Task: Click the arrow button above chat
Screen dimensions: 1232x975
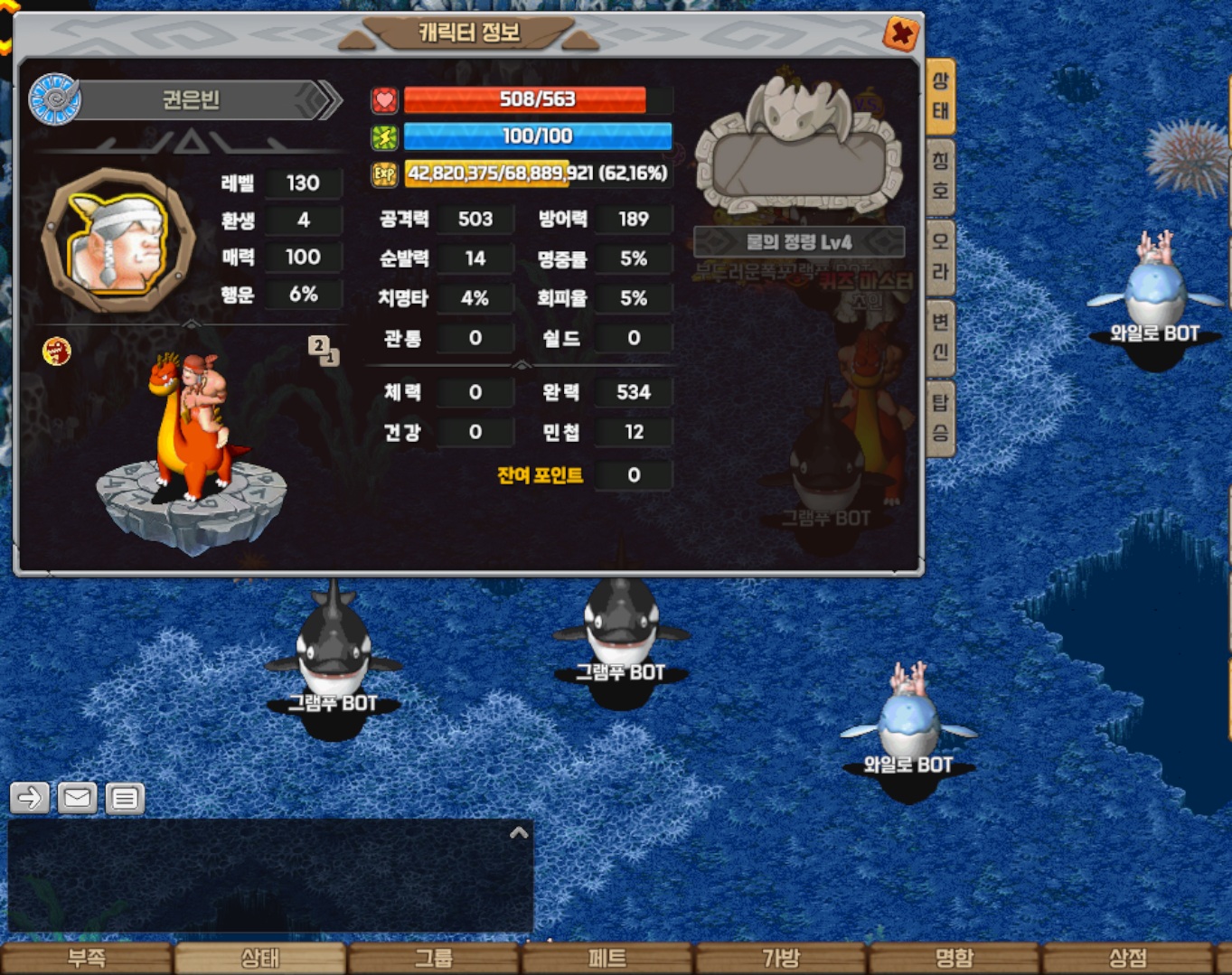Action: click(30, 798)
